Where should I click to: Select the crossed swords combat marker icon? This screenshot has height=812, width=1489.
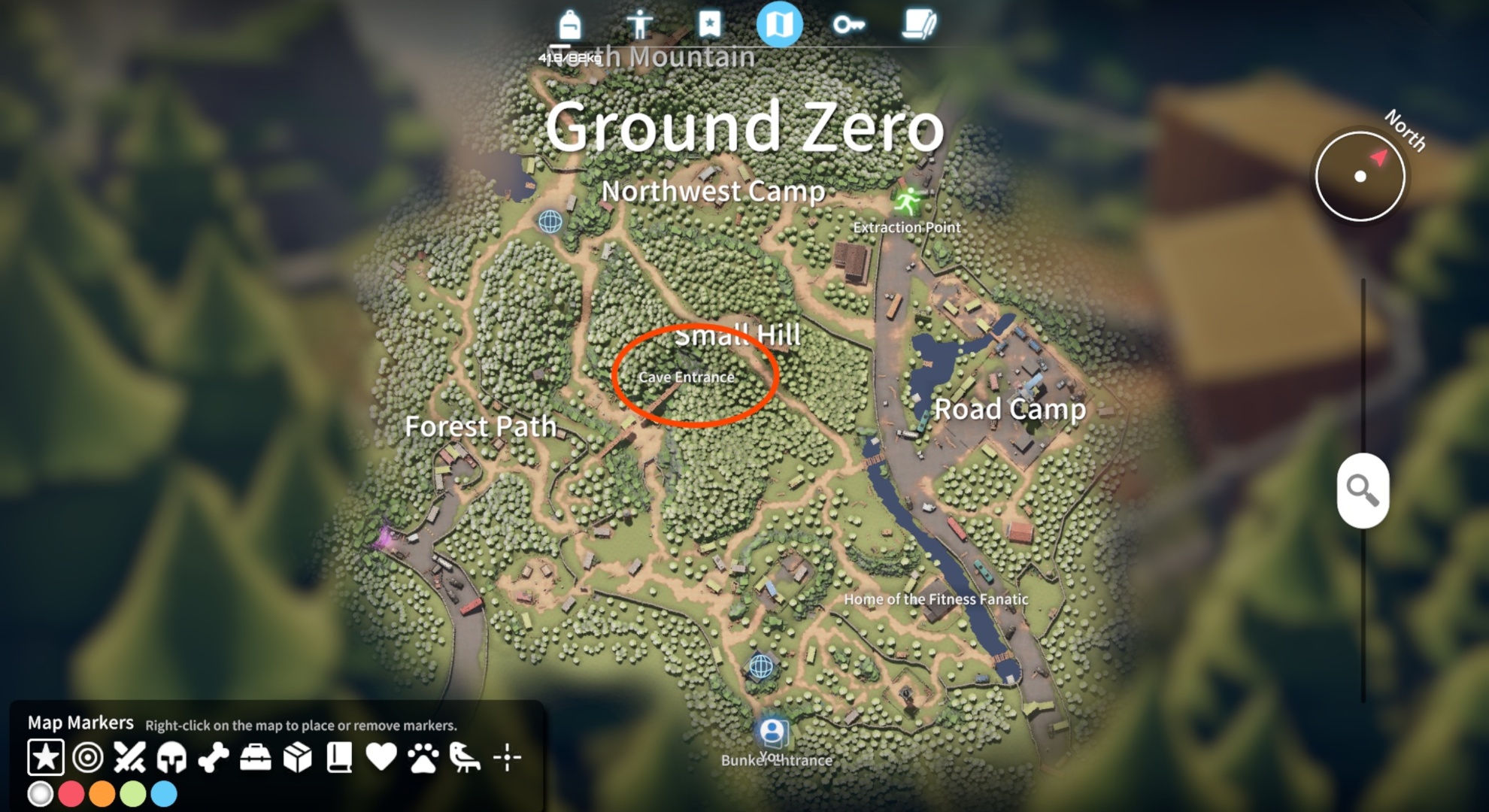129,759
